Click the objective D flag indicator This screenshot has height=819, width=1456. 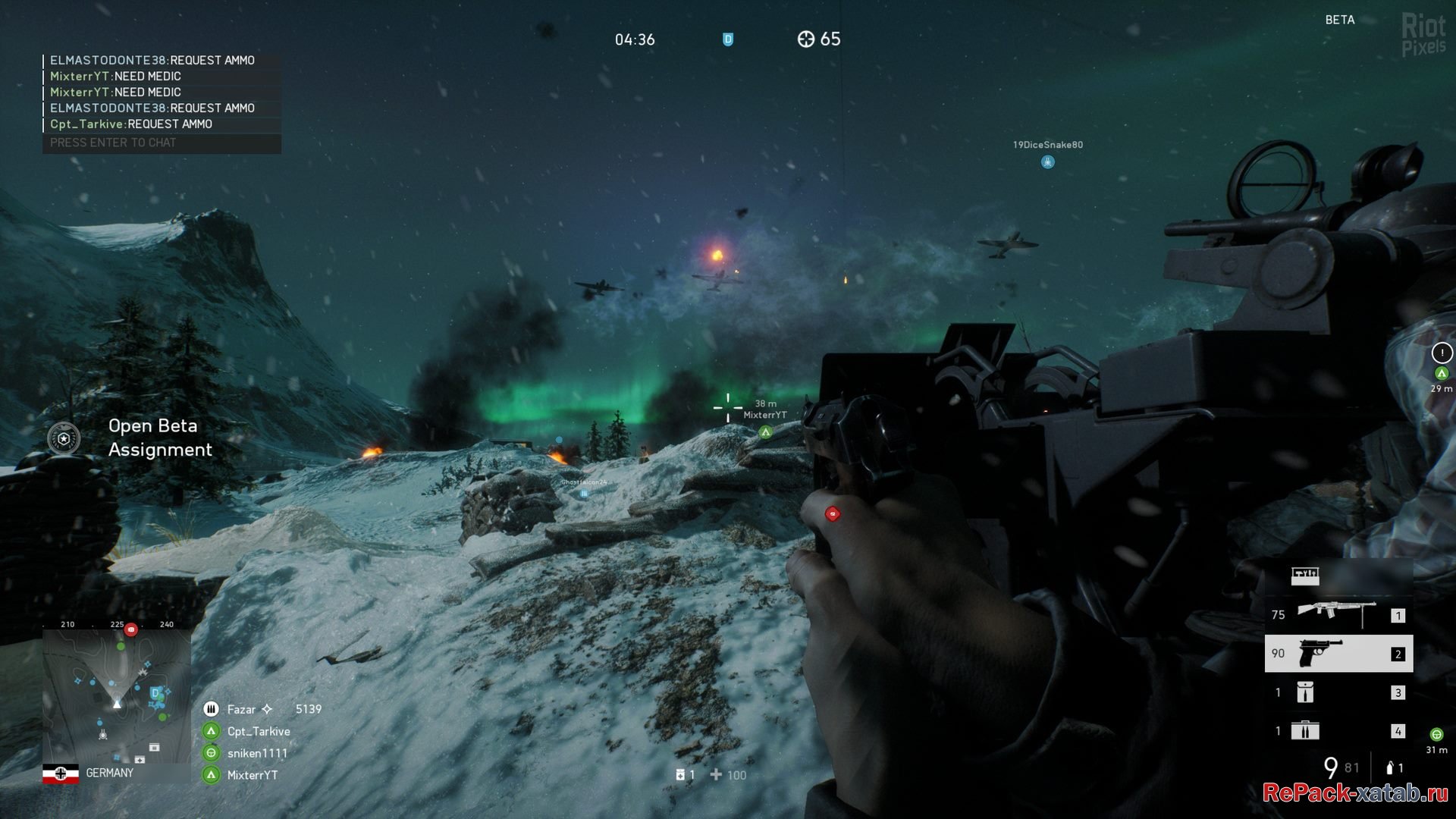[x=728, y=39]
